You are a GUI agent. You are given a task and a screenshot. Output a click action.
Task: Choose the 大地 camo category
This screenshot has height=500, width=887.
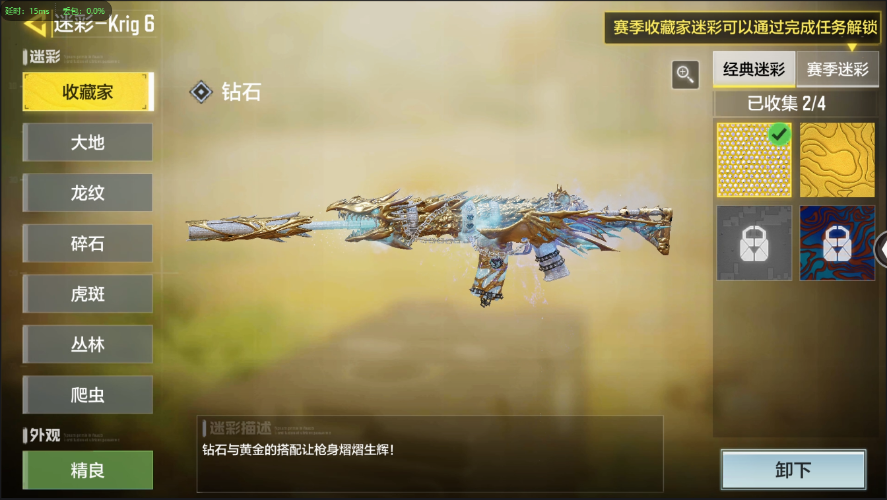tap(88, 143)
